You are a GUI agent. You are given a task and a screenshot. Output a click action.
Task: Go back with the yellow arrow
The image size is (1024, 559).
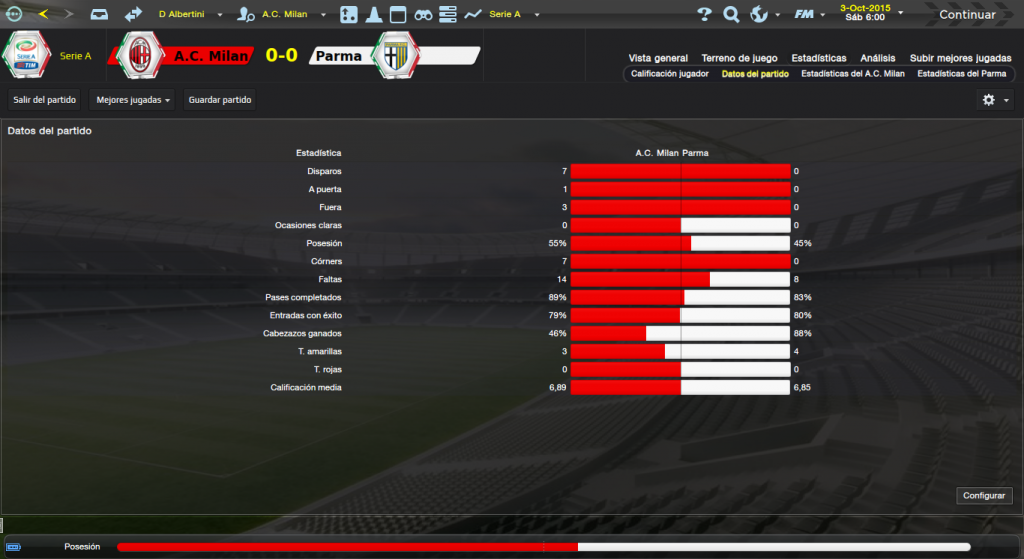[43, 14]
